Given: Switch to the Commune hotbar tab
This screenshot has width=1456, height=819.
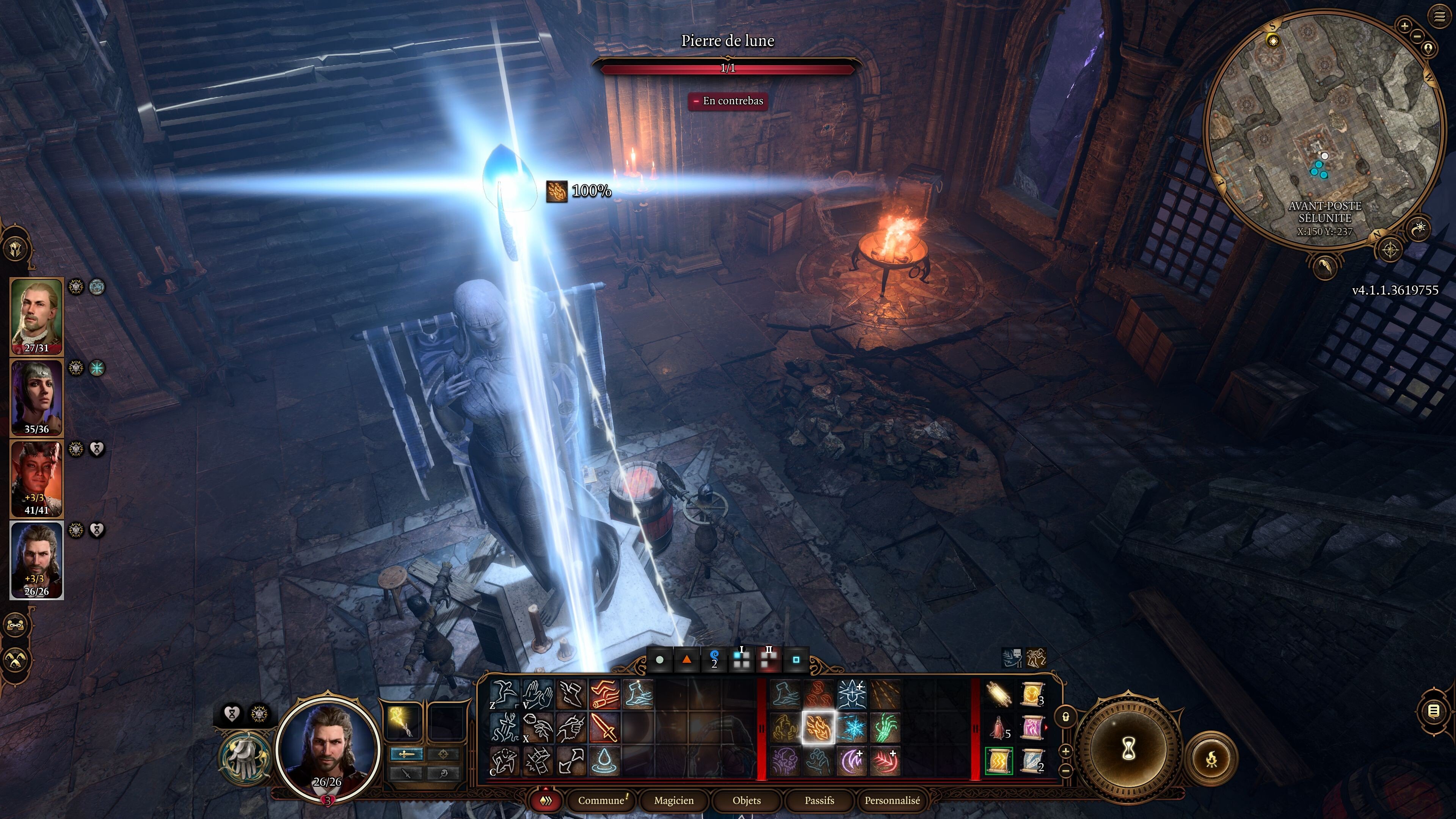Looking at the screenshot, I should point(601,800).
